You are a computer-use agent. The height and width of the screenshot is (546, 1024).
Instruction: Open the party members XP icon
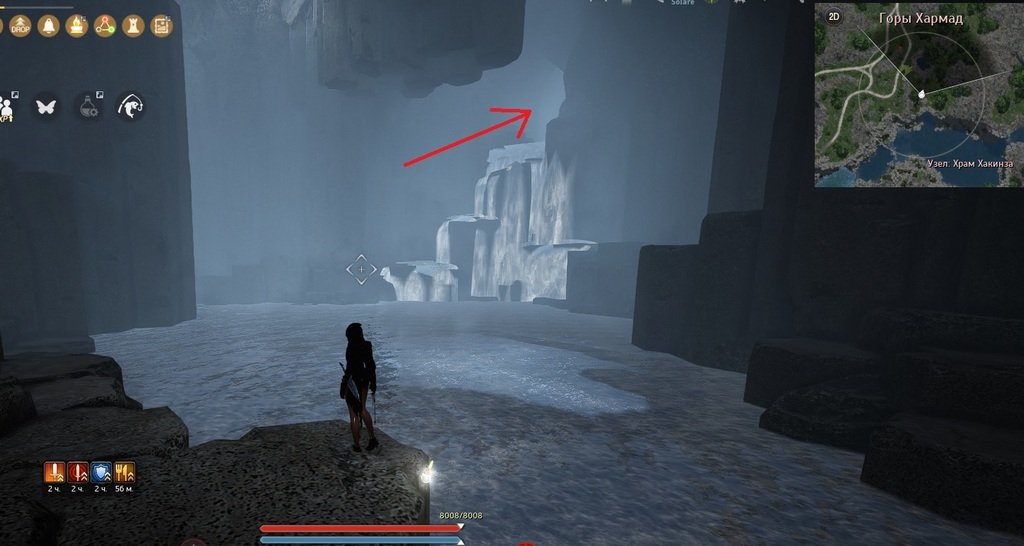click(x=8, y=106)
